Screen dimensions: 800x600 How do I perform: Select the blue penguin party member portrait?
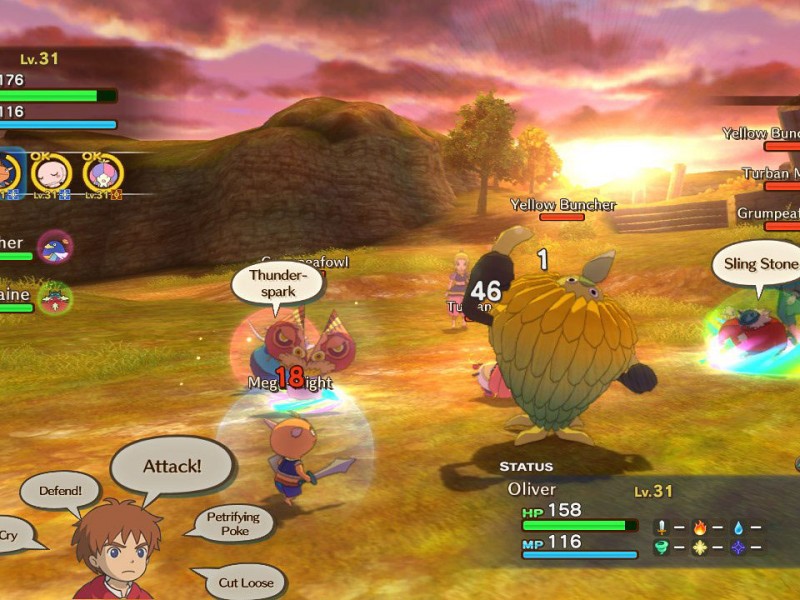54,245
